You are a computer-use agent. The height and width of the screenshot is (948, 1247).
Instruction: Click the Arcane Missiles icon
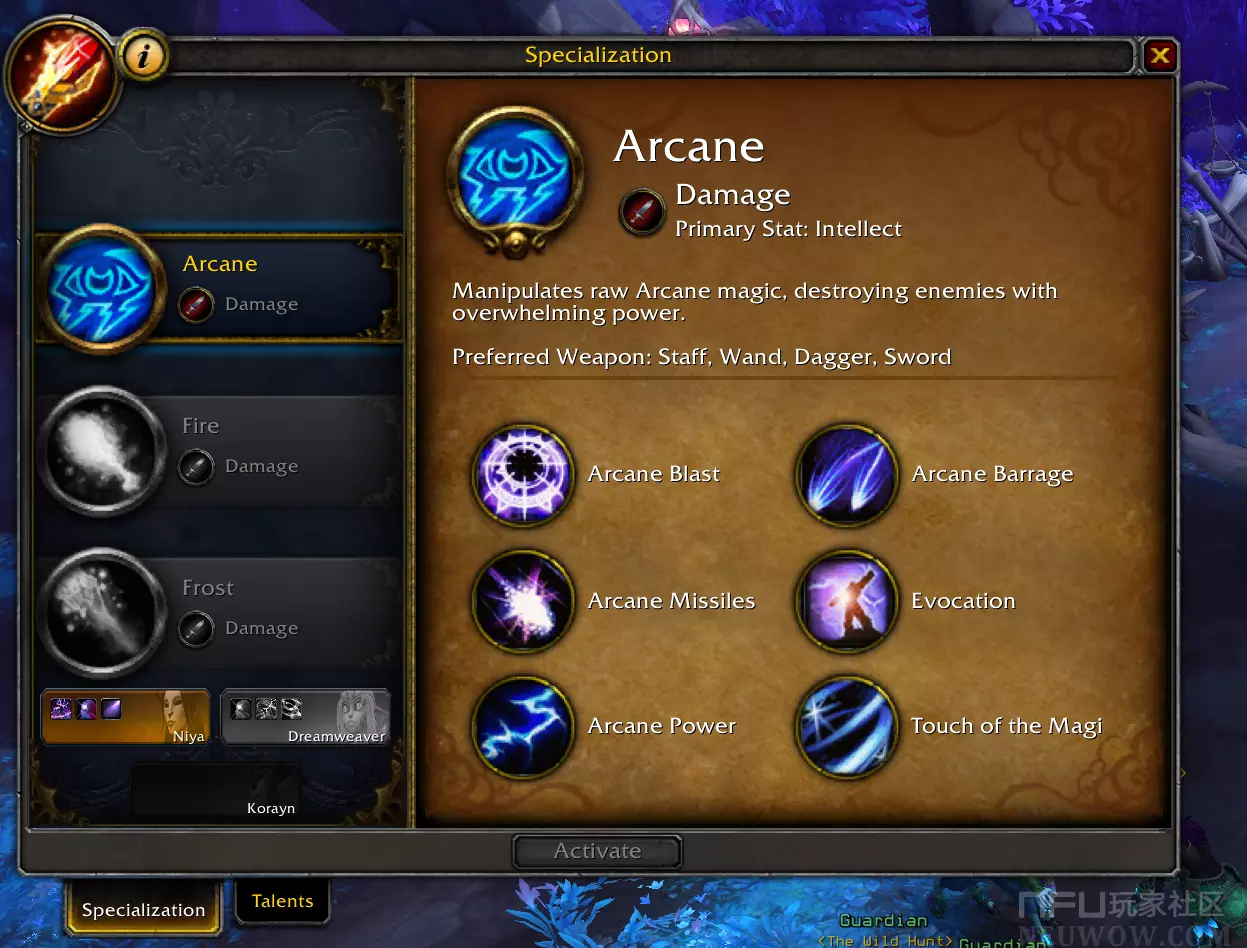pos(522,601)
